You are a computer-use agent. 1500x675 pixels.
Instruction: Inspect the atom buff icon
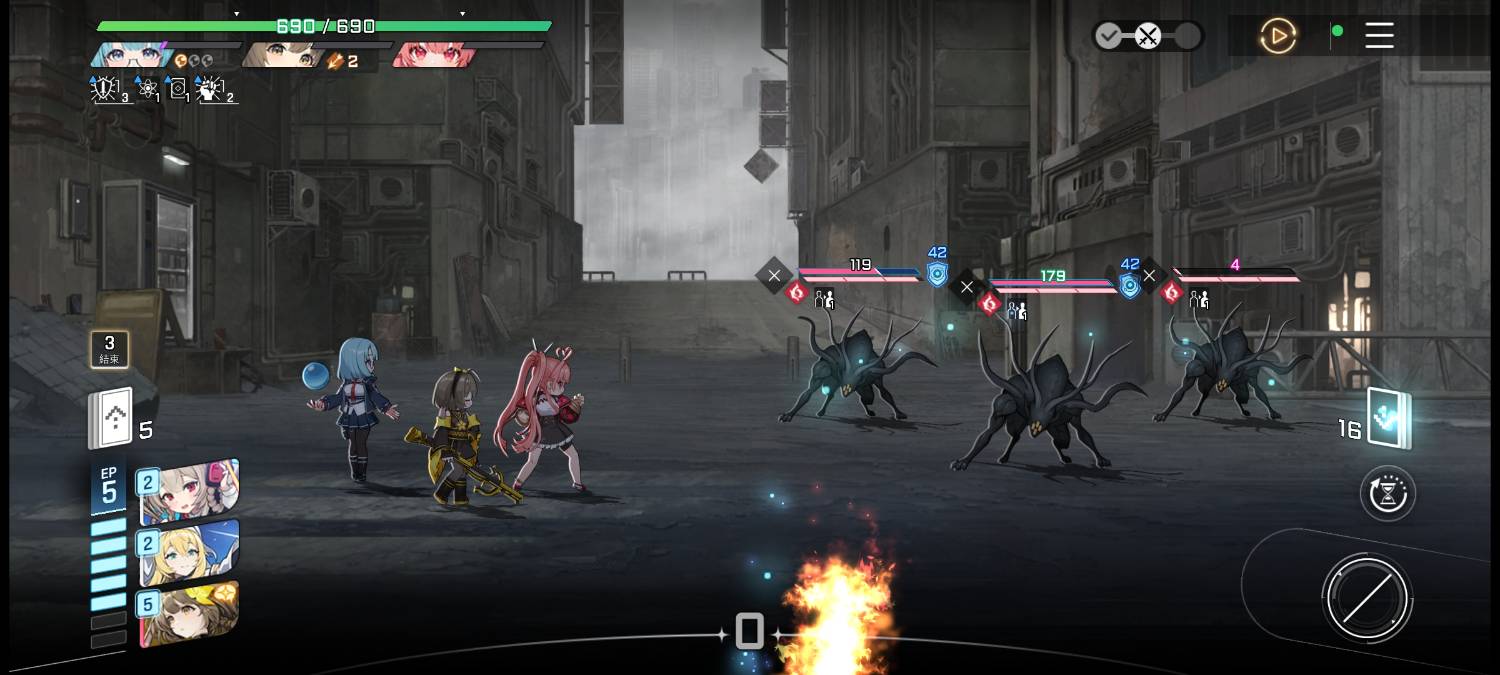click(x=147, y=90)
